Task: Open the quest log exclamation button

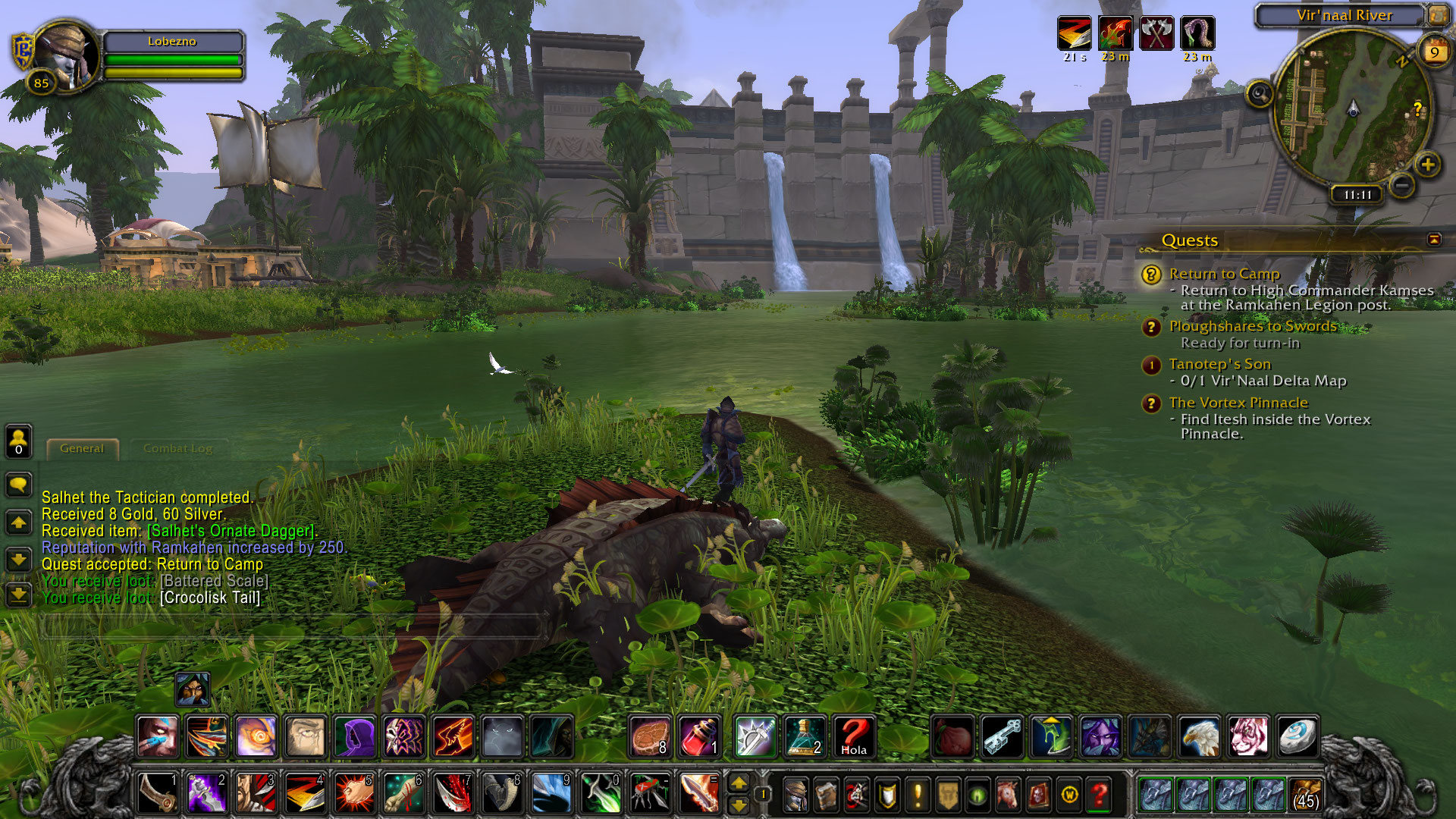Action: [x=918, y=794]
